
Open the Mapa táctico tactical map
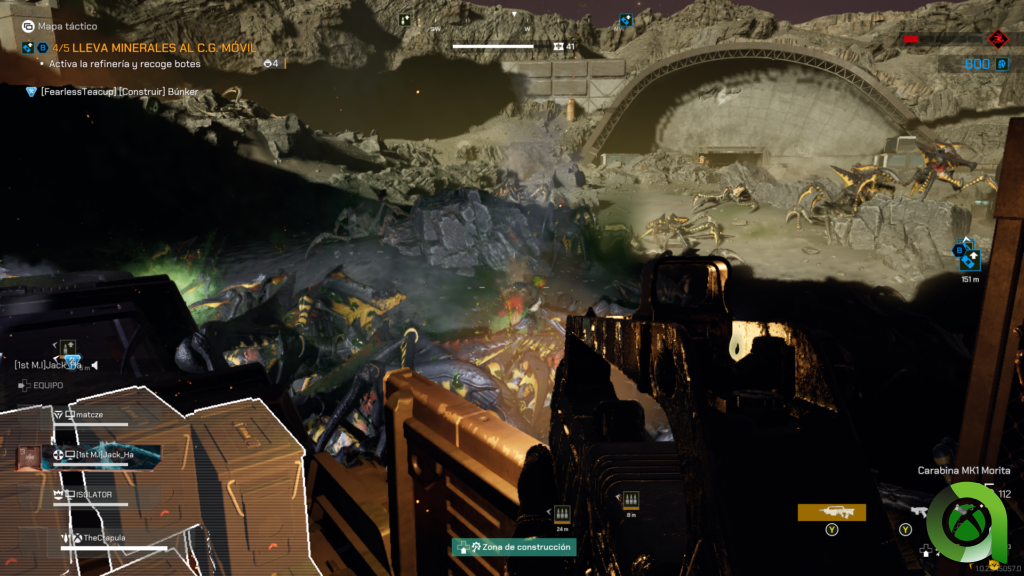tap(60, 27)
